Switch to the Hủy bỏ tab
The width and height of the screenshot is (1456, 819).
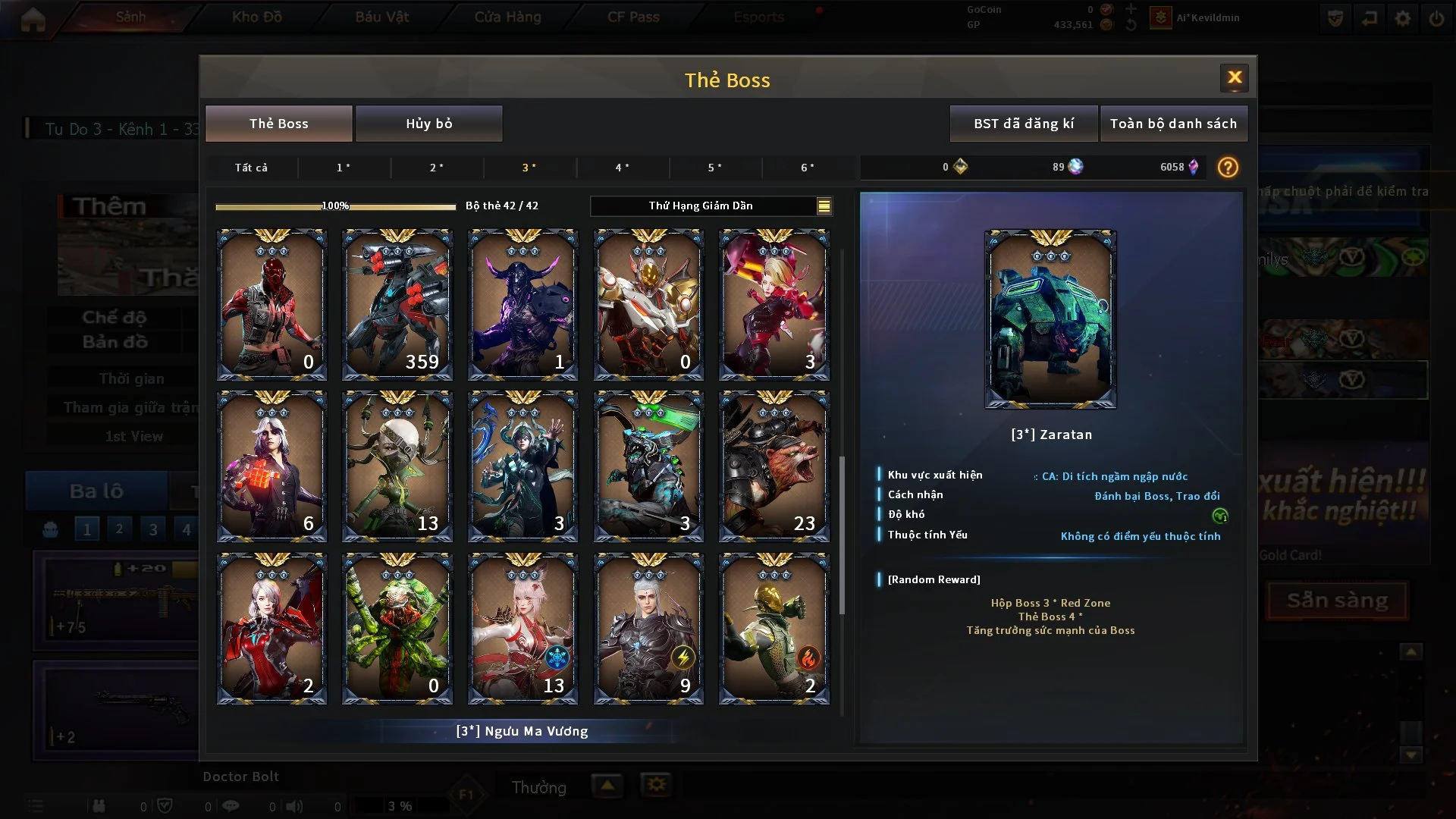coord(428,124)
